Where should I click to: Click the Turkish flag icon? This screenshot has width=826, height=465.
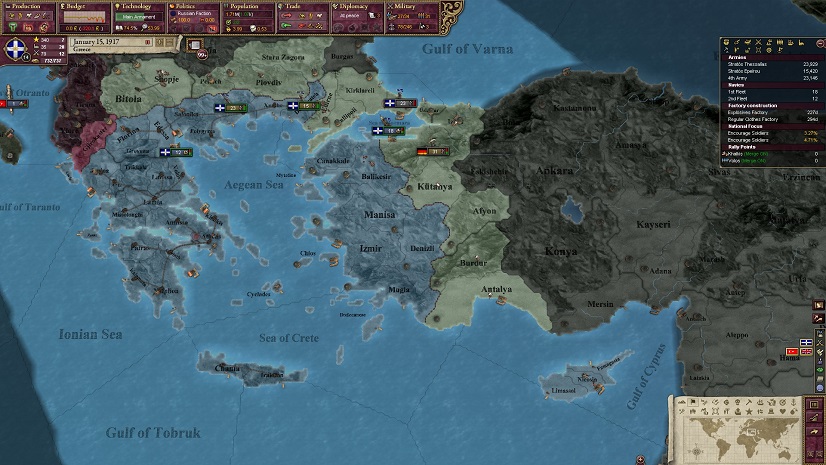click(x=792, y=352)
